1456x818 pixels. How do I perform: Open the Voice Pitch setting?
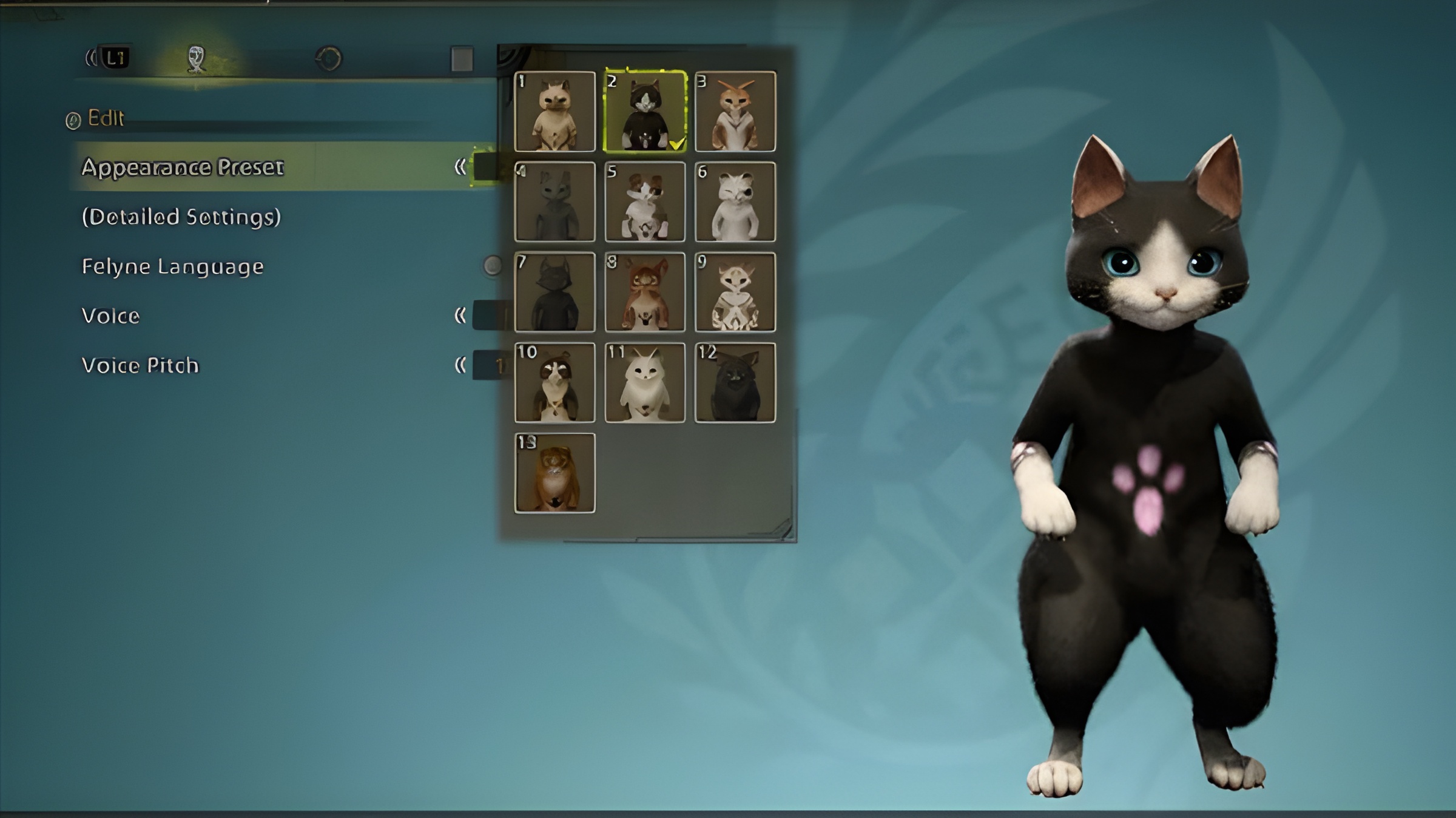point(140,365)
